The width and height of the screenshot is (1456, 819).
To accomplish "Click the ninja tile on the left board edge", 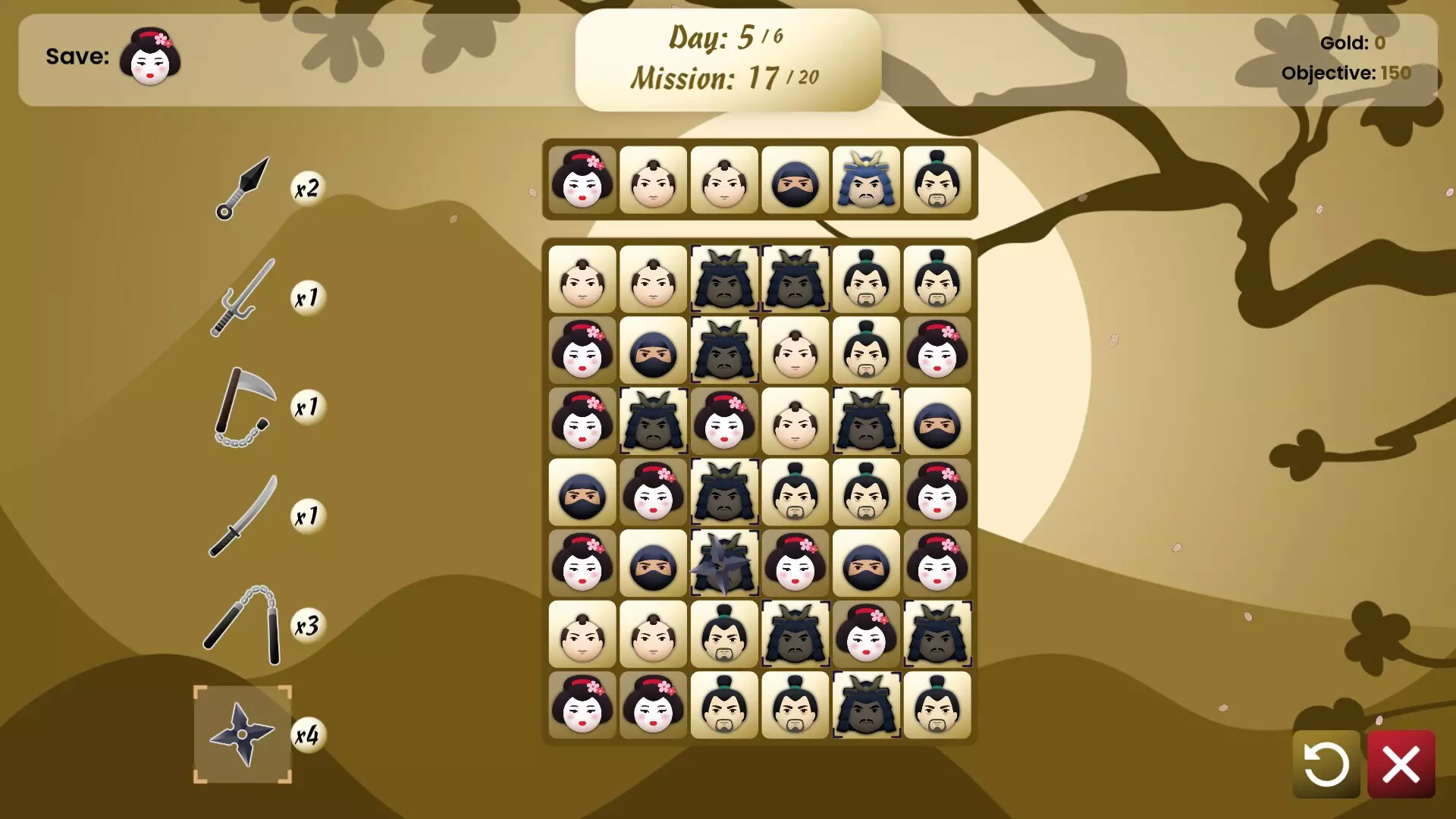I will [582, 493].
